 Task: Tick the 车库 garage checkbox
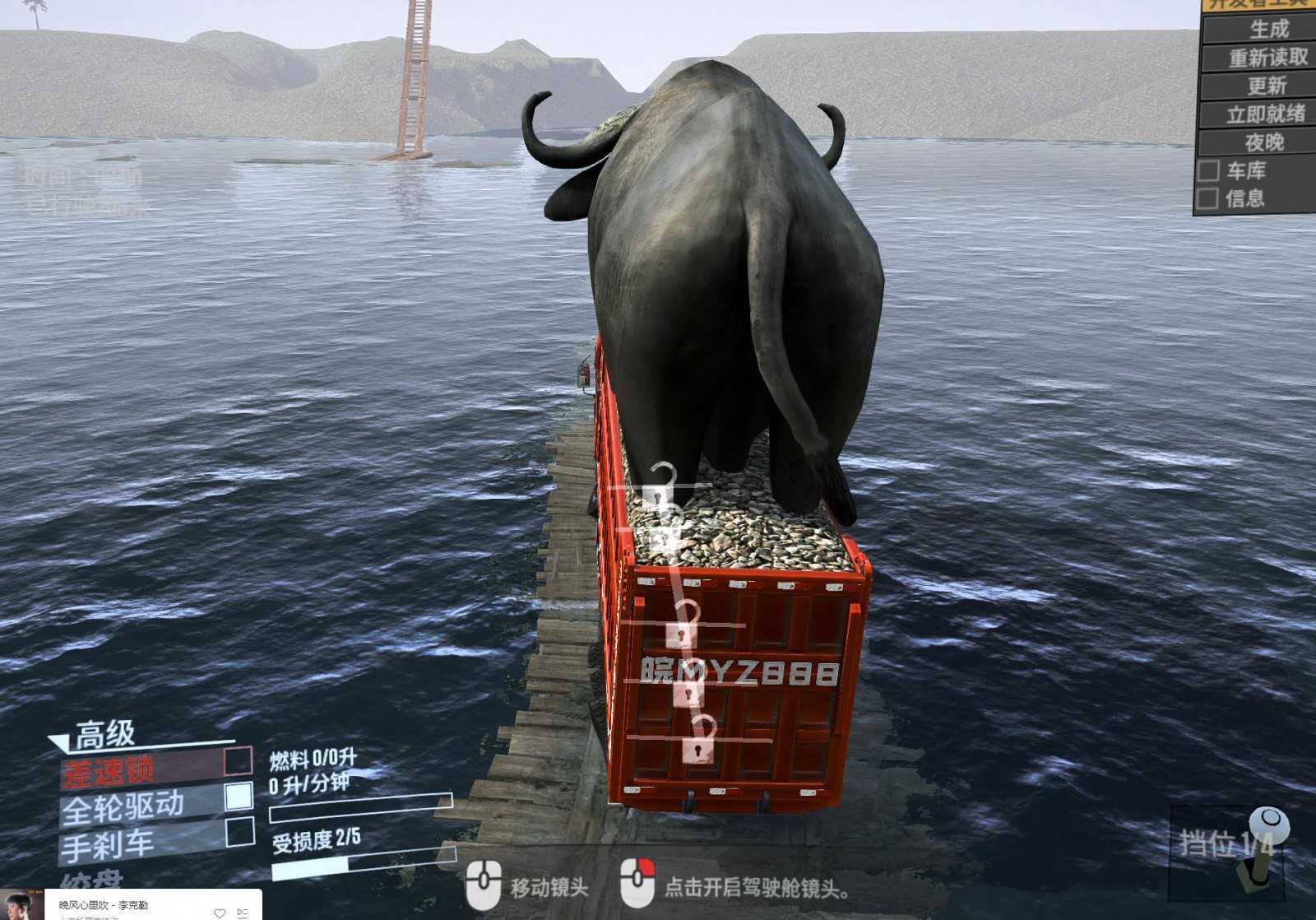(1208, 171)
